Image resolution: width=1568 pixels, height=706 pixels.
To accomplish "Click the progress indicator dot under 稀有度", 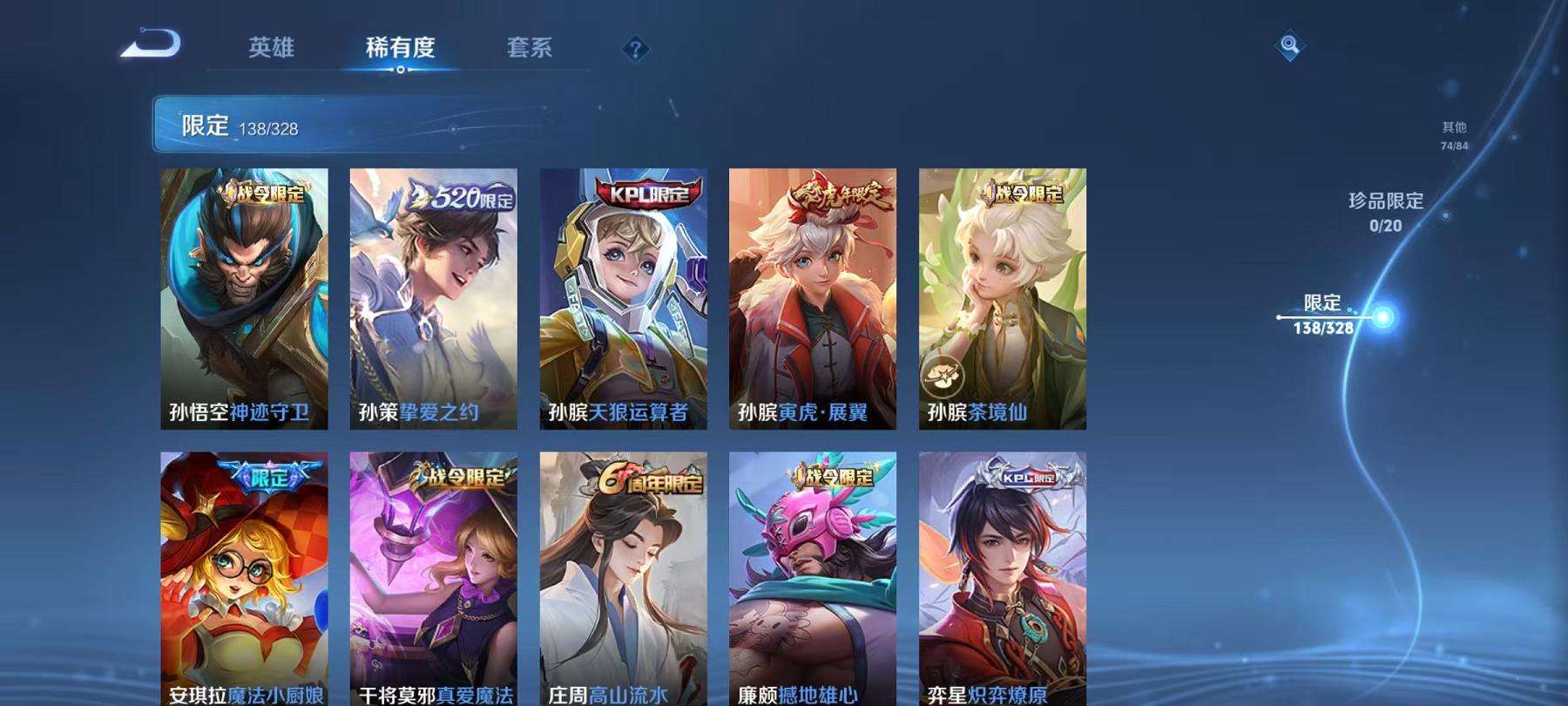I will click(x=401, y=71).
